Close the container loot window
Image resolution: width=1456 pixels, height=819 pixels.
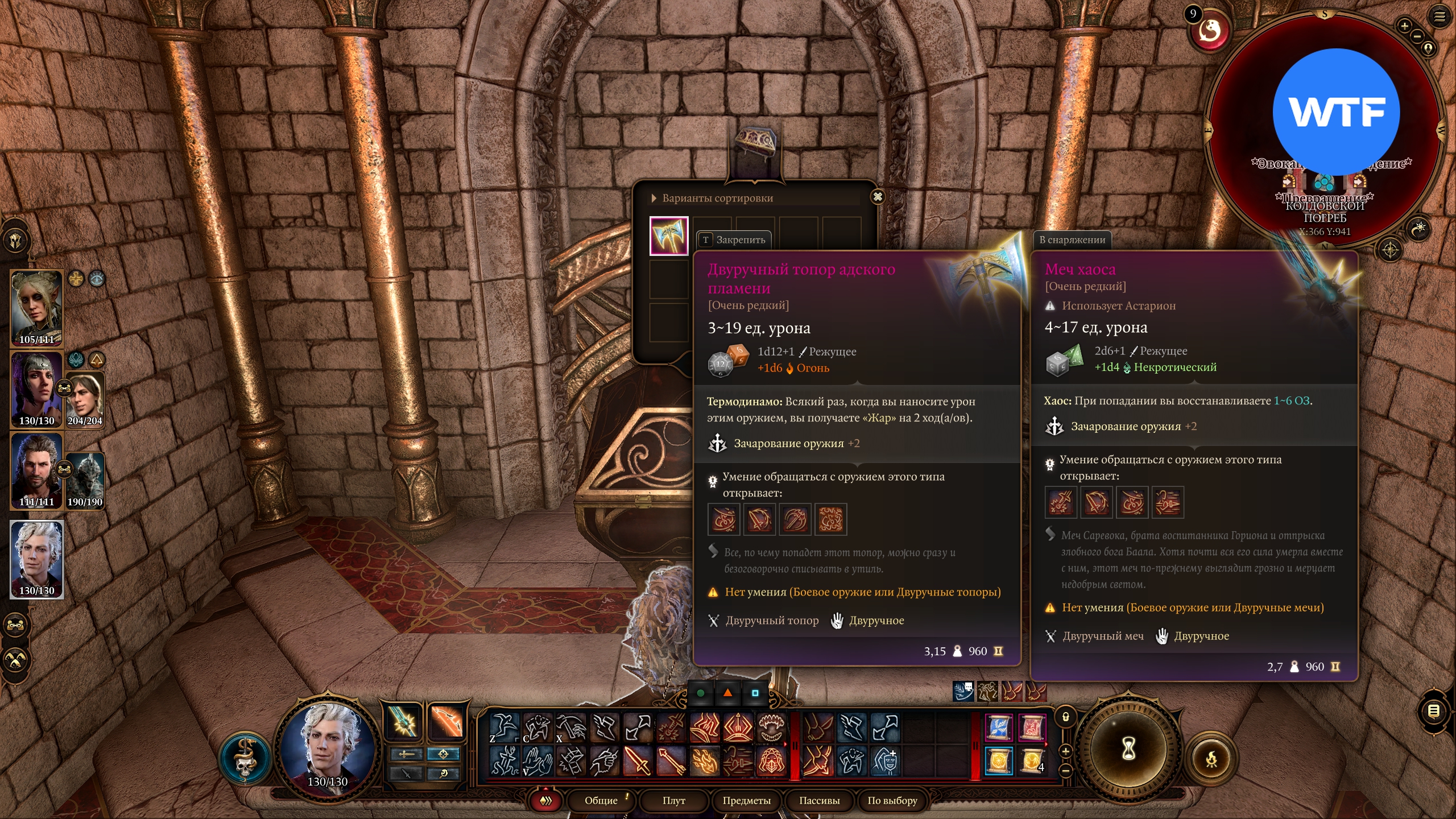tap(878, 197)
